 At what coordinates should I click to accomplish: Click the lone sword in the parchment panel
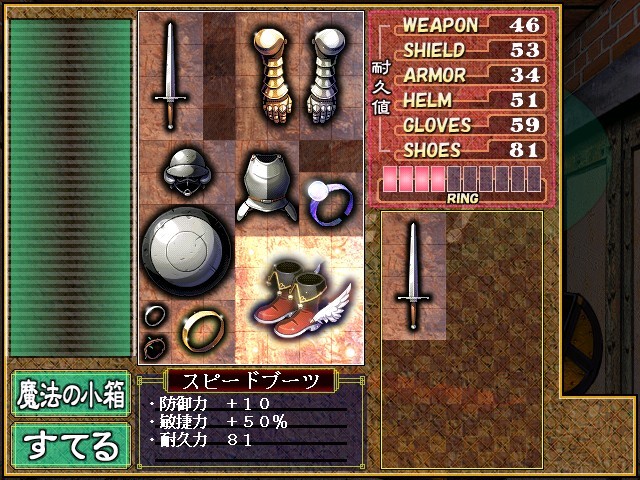pyautogui.click(x=414, y=275)
